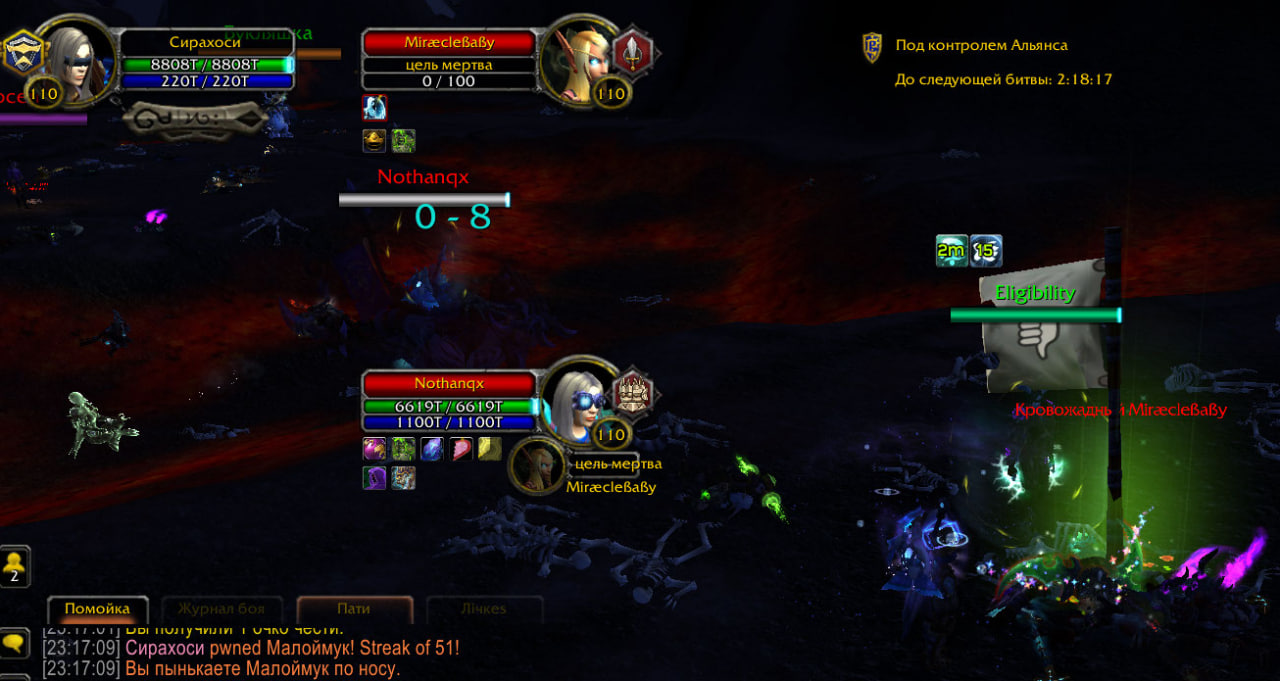This screenshot has height=681, width=1280.
Task: Click the Alliance control shield icon
Action: pyautogui.click(x=872, y=46)
